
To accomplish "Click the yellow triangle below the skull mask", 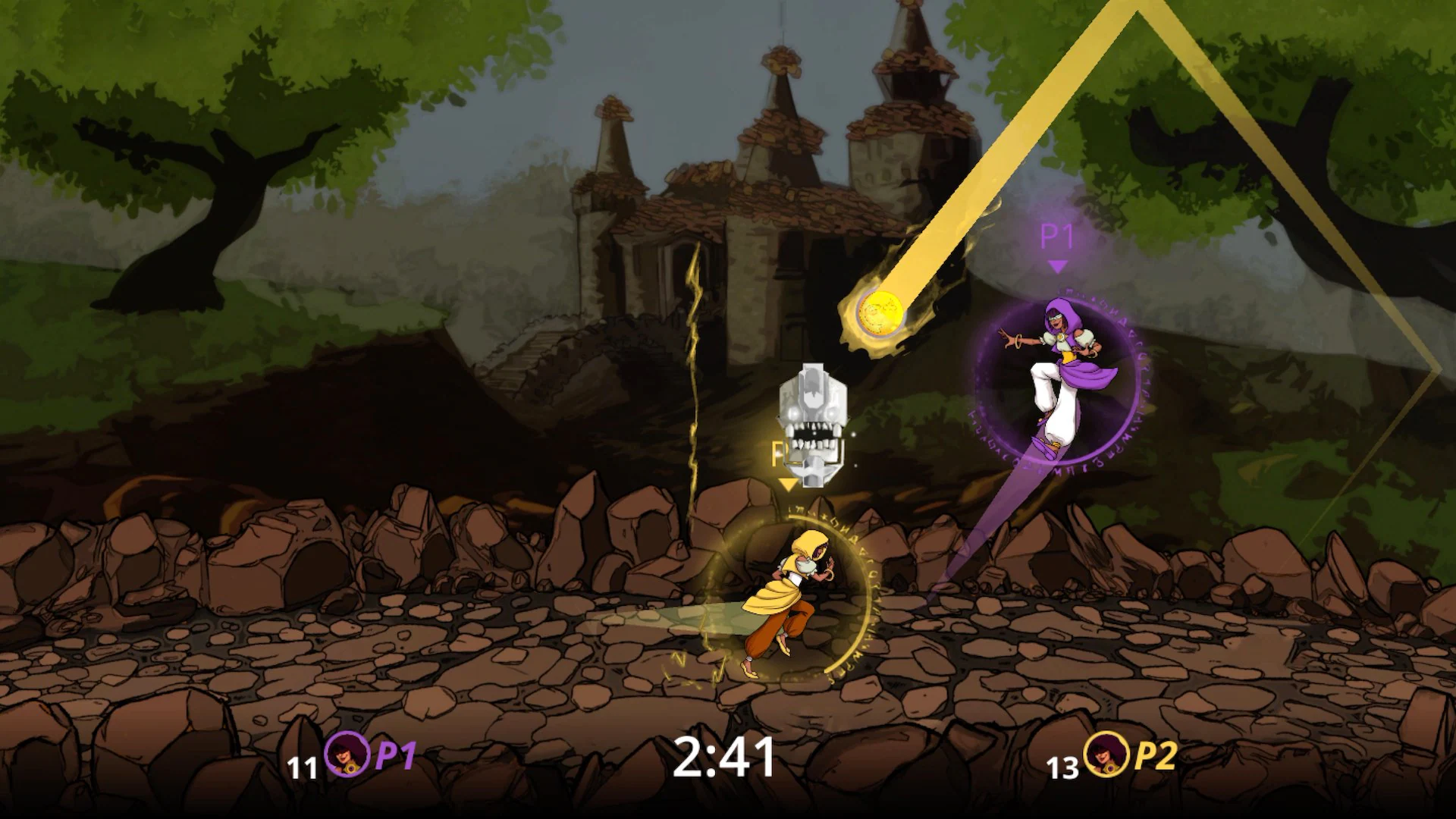I will pos(787,485).
